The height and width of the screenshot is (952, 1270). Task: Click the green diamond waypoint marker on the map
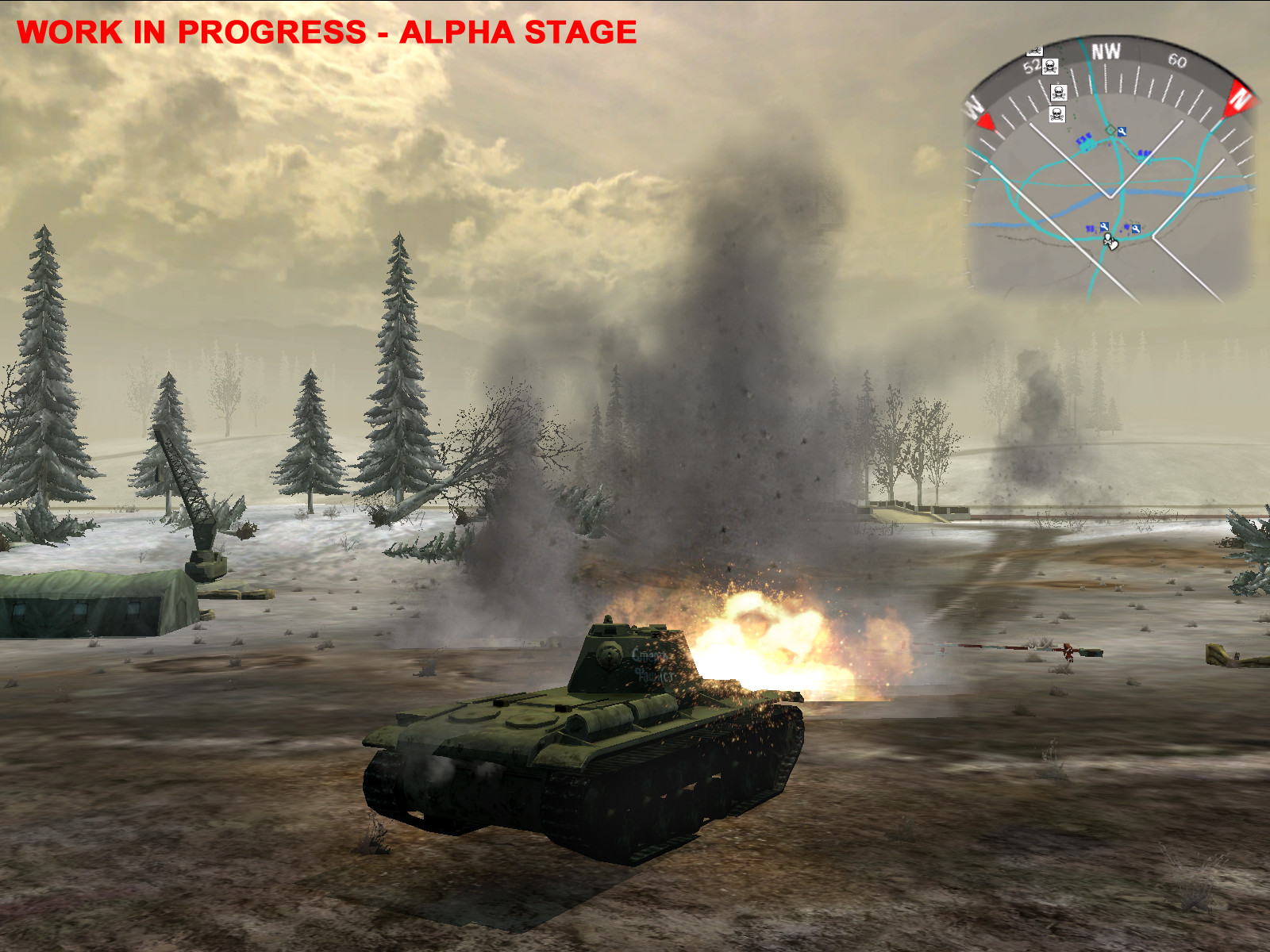click(x=1110, y=130)
